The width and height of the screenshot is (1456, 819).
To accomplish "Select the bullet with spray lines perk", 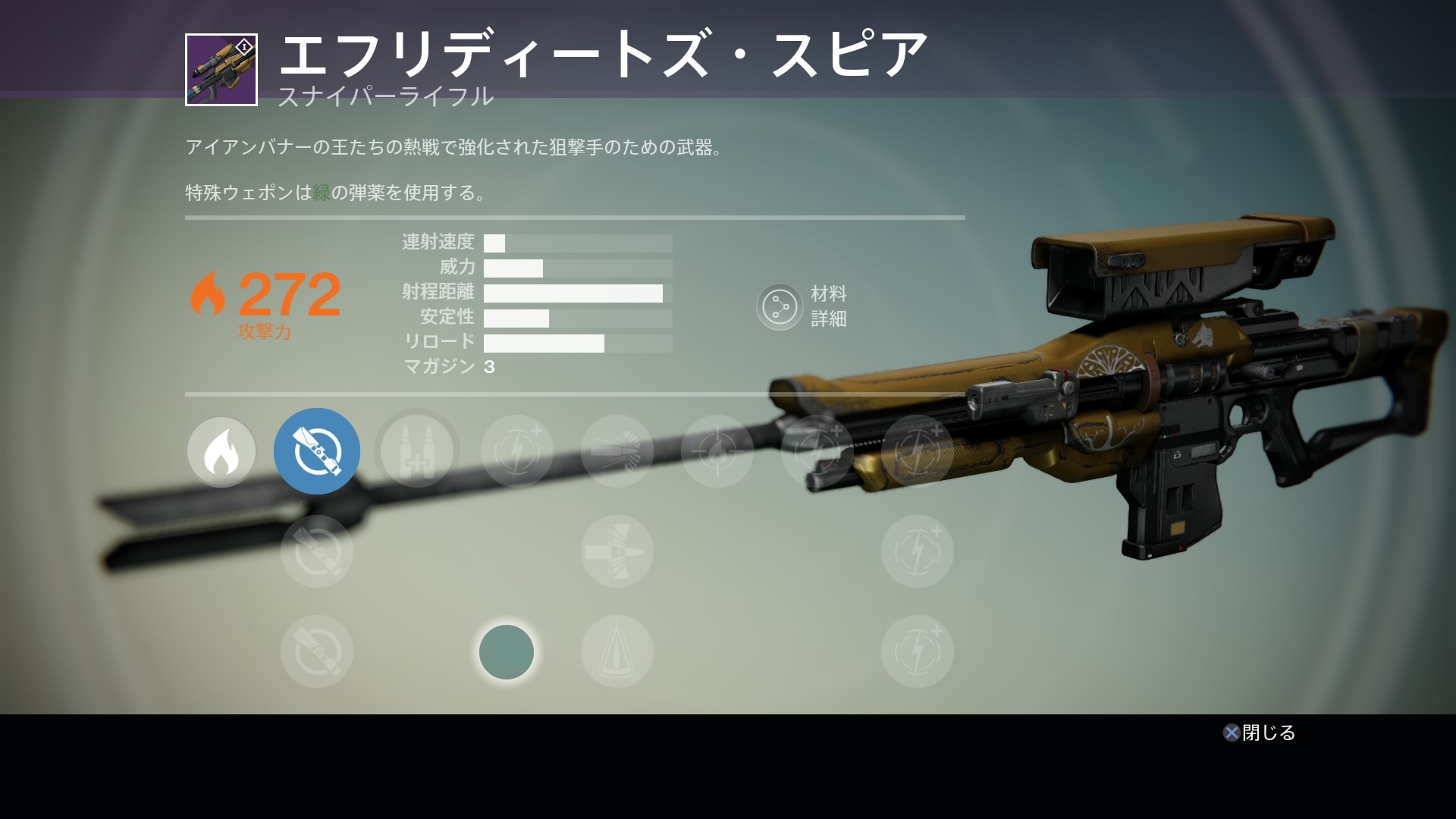I will coord(617,452).
